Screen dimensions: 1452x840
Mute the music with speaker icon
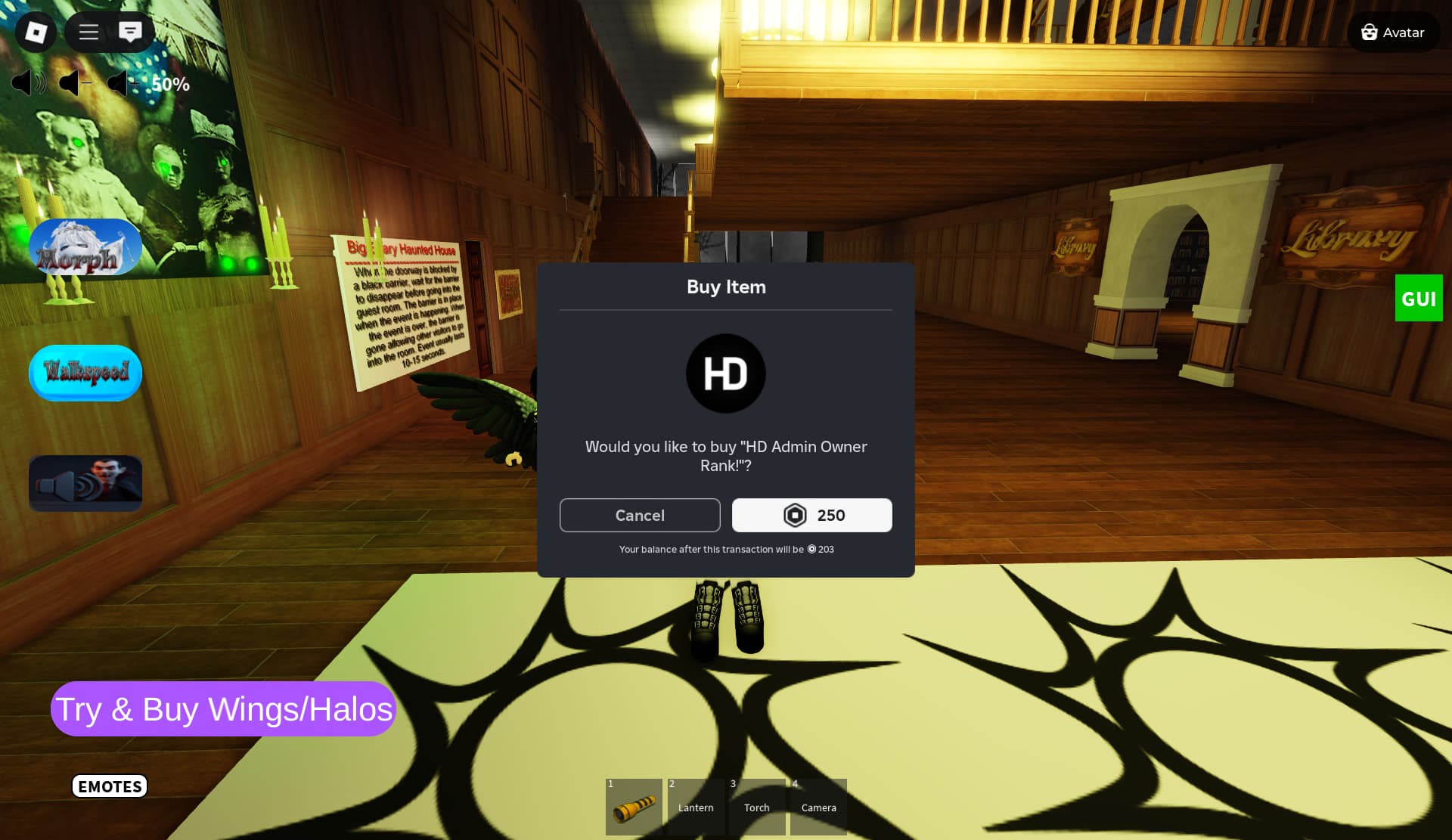click(x=28, y=83)
